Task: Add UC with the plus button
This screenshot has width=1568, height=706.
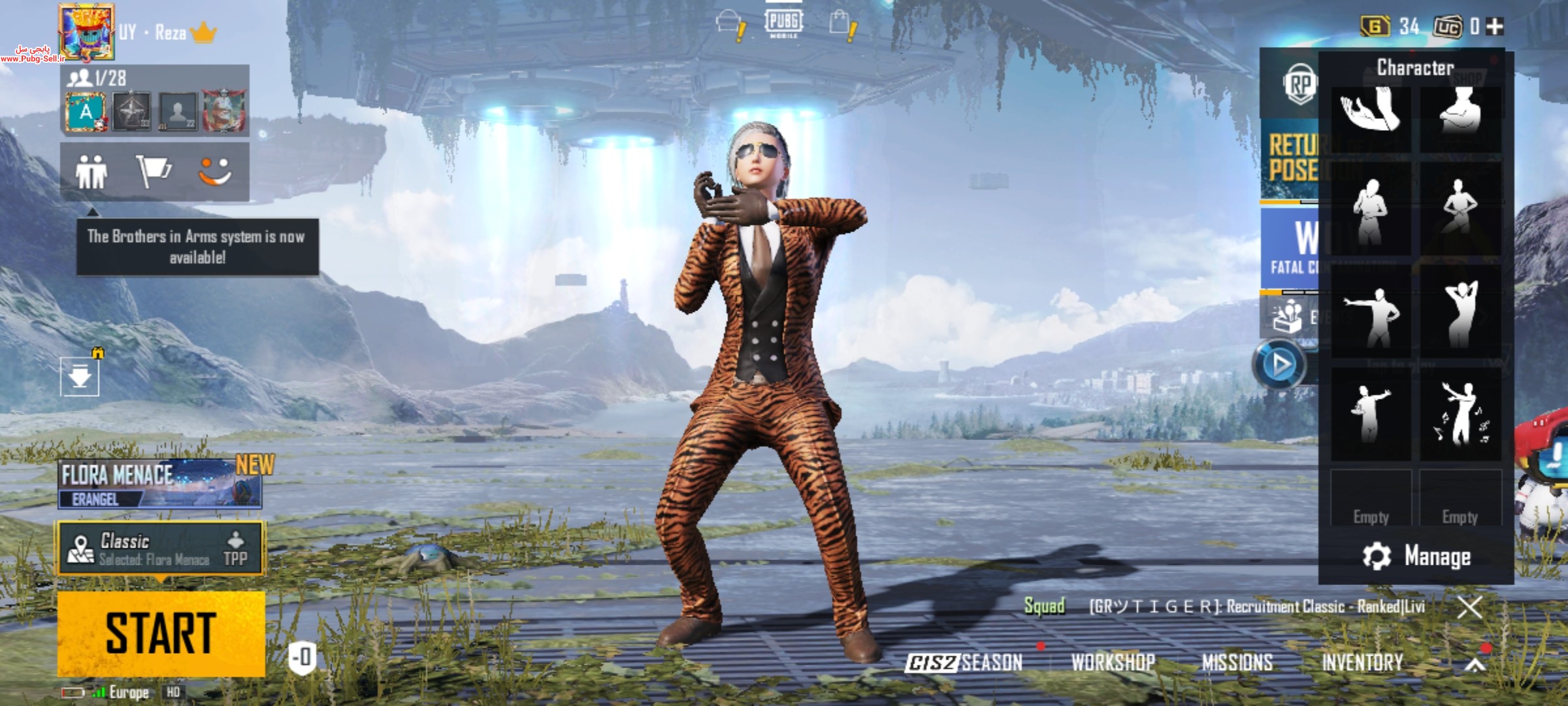Action: click(1494, 27)
